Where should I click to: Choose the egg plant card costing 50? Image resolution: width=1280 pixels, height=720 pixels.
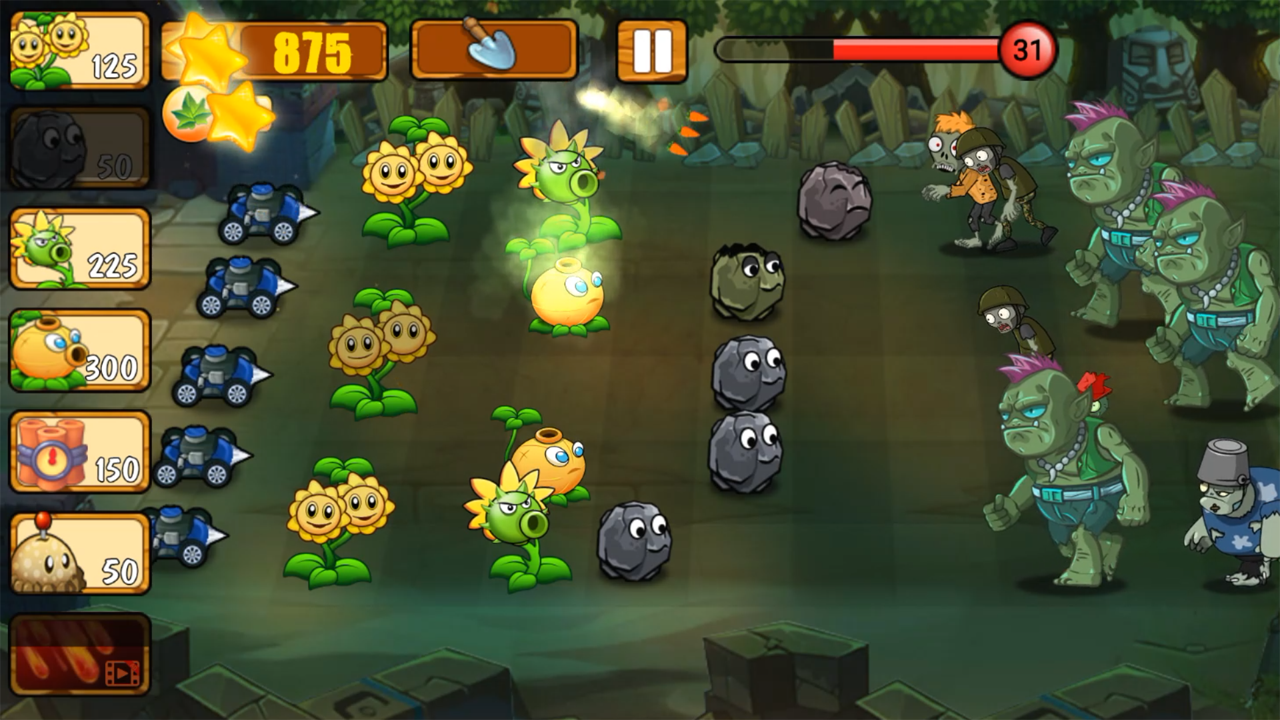click(78, 554)
